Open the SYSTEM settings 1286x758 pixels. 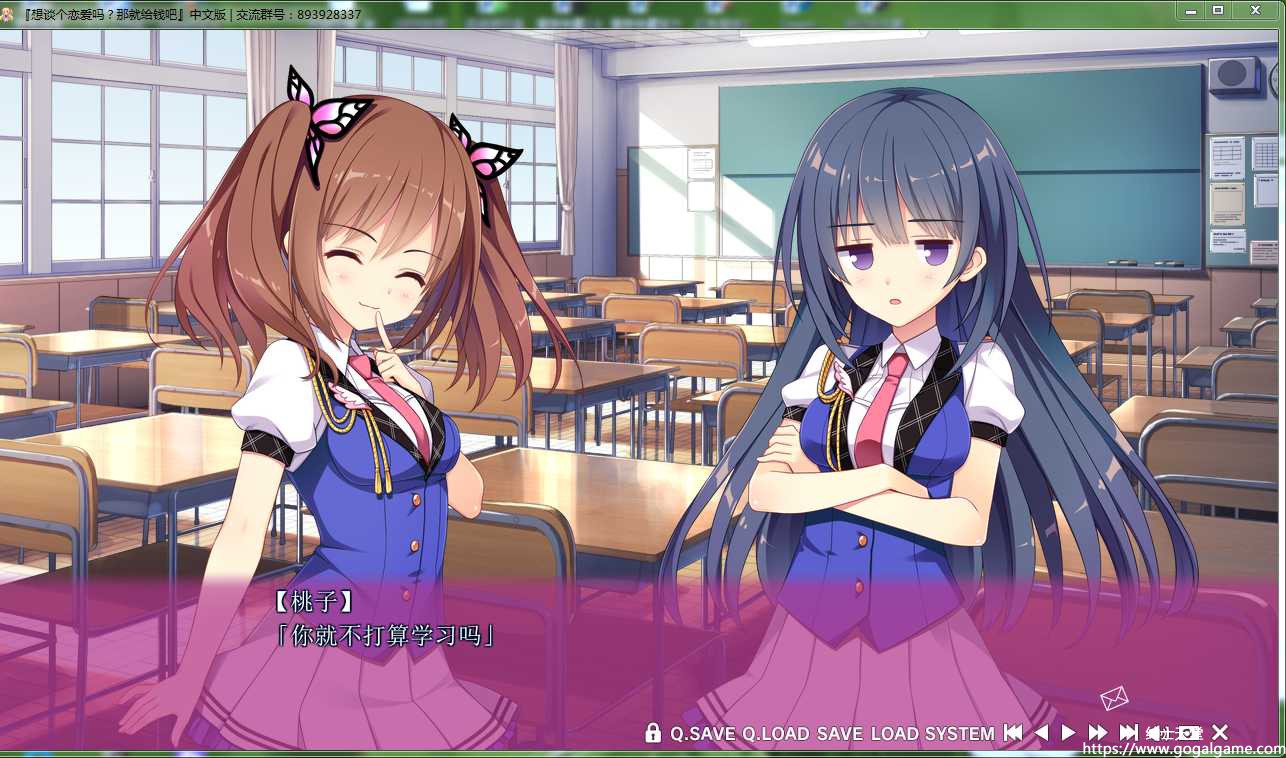pos(959,733)
